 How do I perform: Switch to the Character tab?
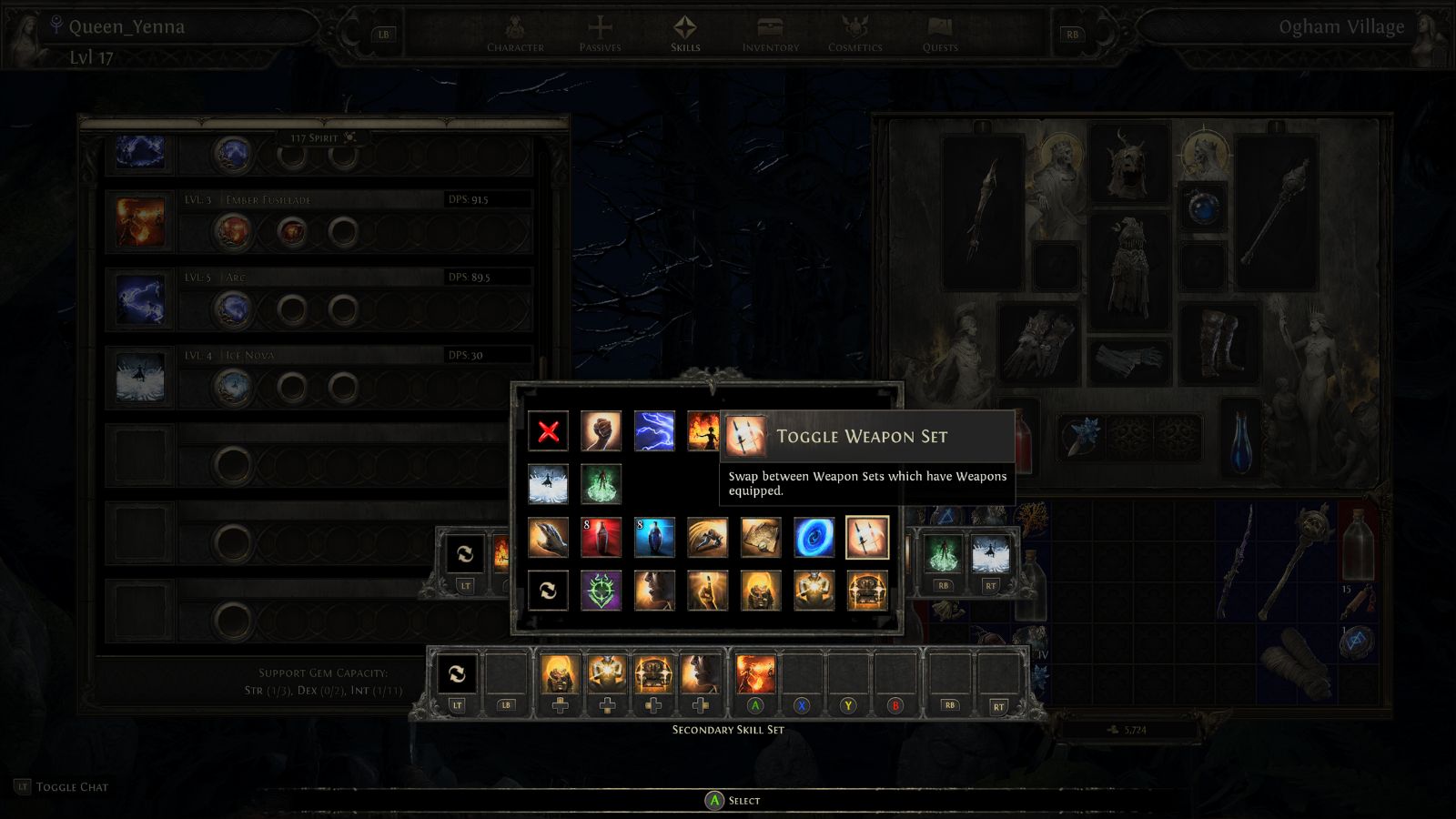(515, 36)
